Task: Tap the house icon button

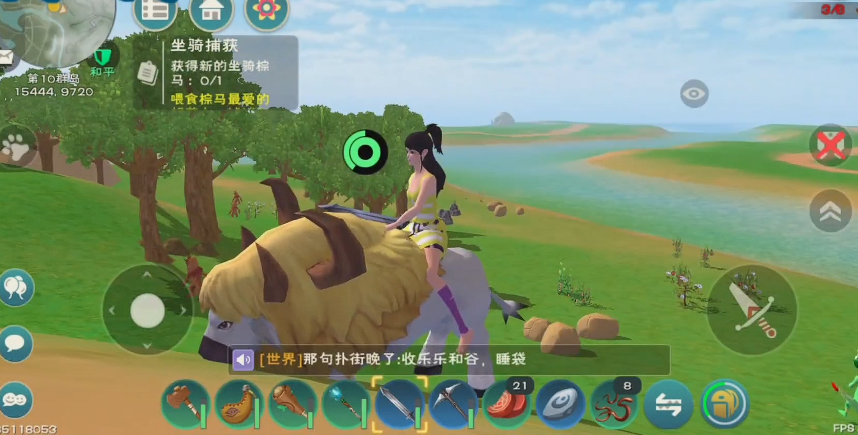Action: (211, 12)
